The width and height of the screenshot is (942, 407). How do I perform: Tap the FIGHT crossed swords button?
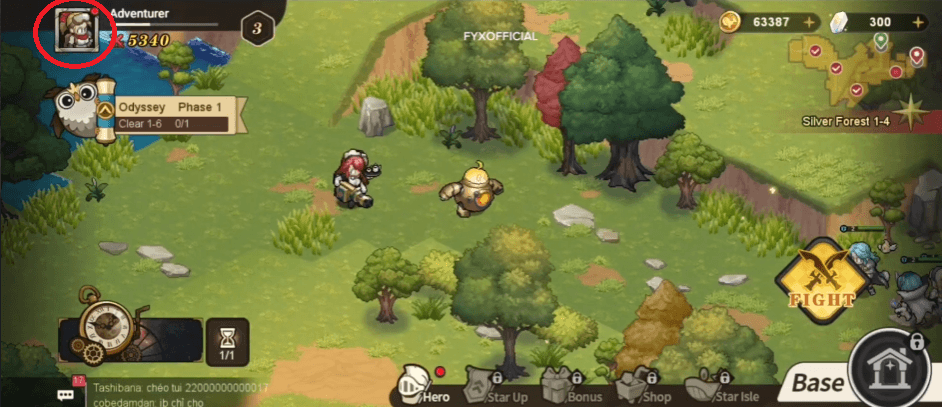tap(822, 277)
